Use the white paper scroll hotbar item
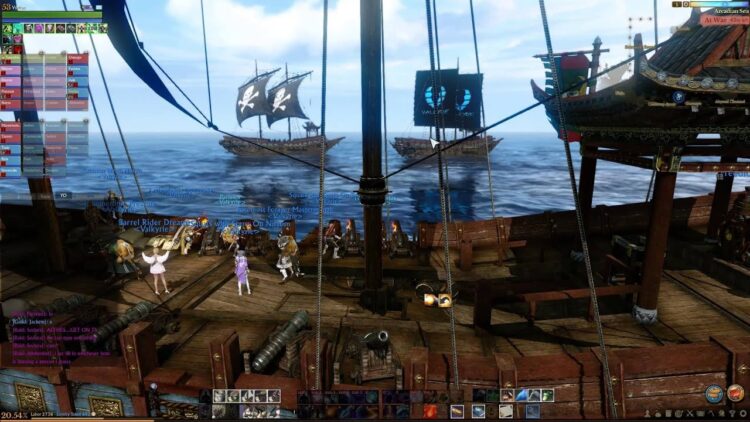 click(x=506, y=410)
